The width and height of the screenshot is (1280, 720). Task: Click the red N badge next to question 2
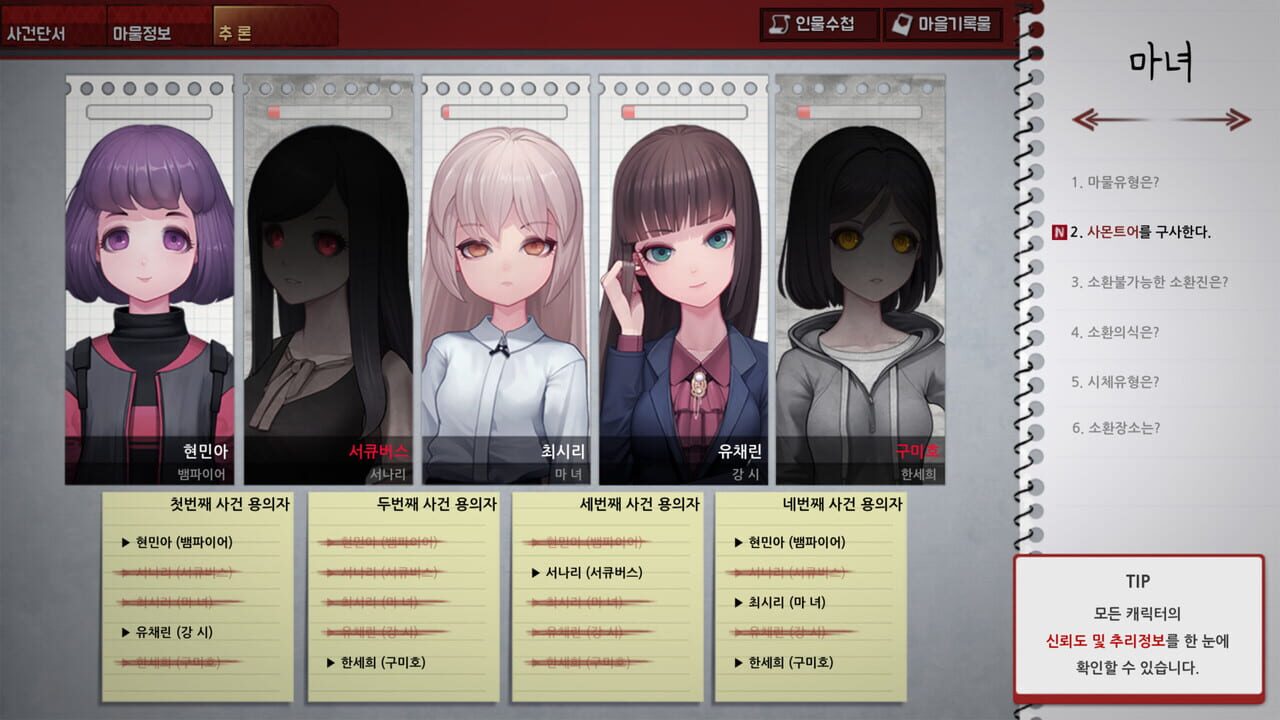point(1062,230)
